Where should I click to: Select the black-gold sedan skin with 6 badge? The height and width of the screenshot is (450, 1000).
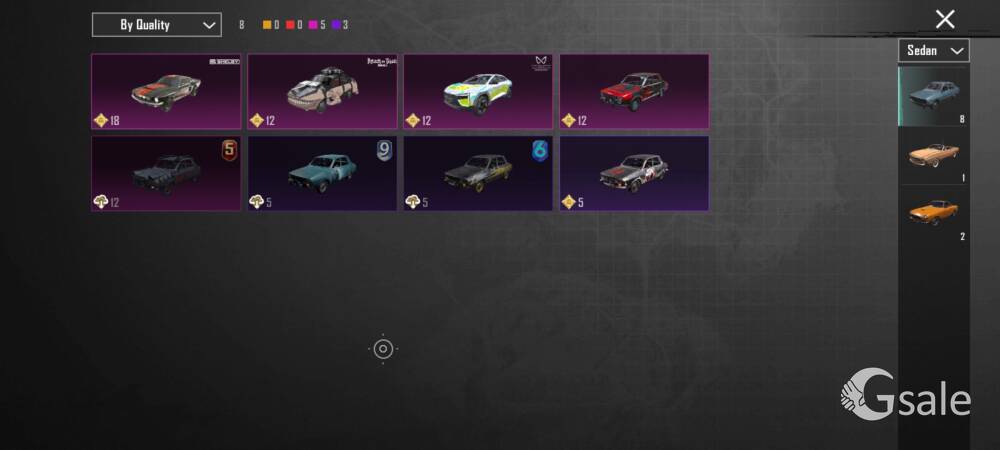tap(478, 173)
